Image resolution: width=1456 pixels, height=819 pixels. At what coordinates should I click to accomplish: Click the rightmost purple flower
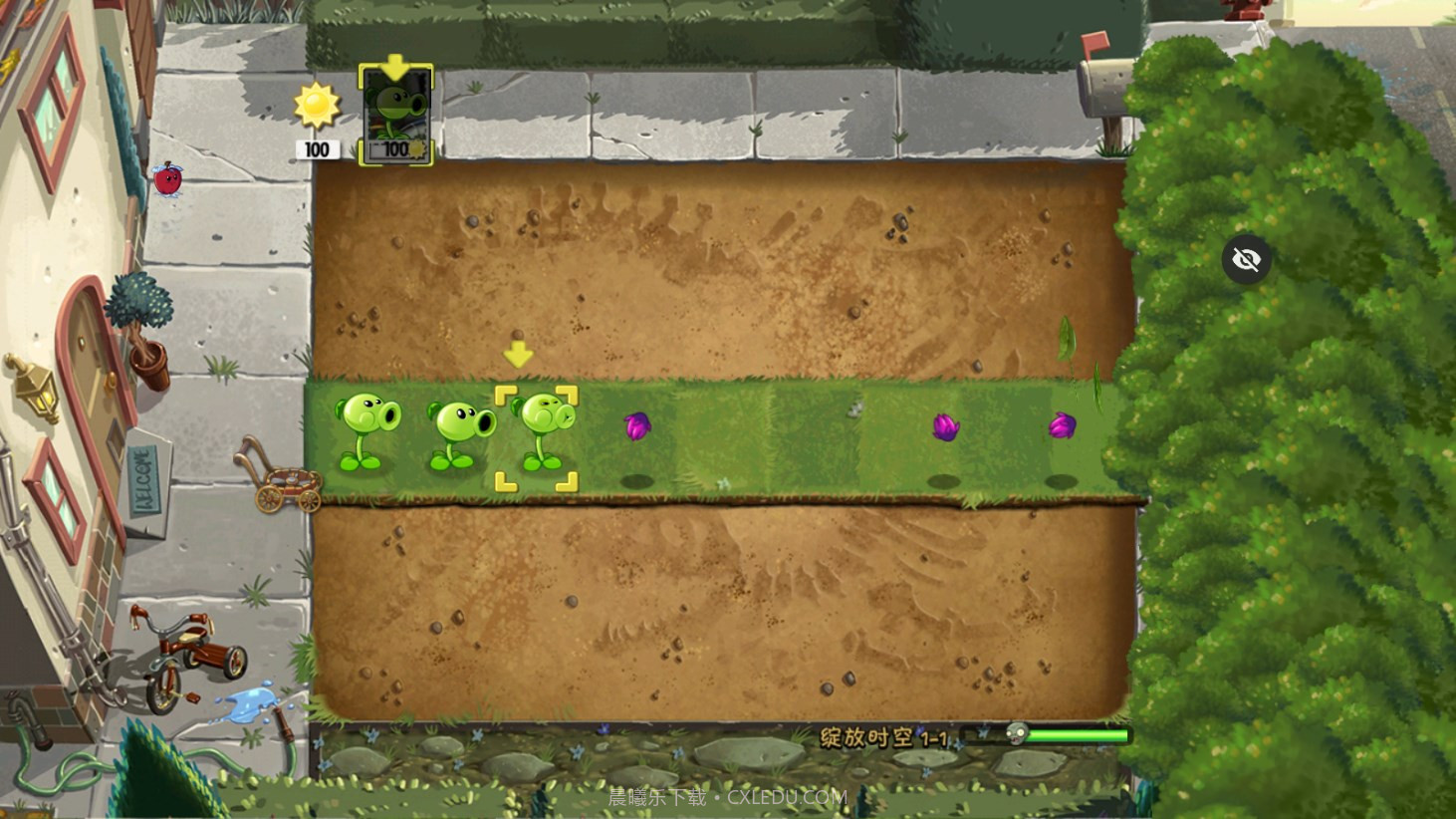[x=1065, y=424]
